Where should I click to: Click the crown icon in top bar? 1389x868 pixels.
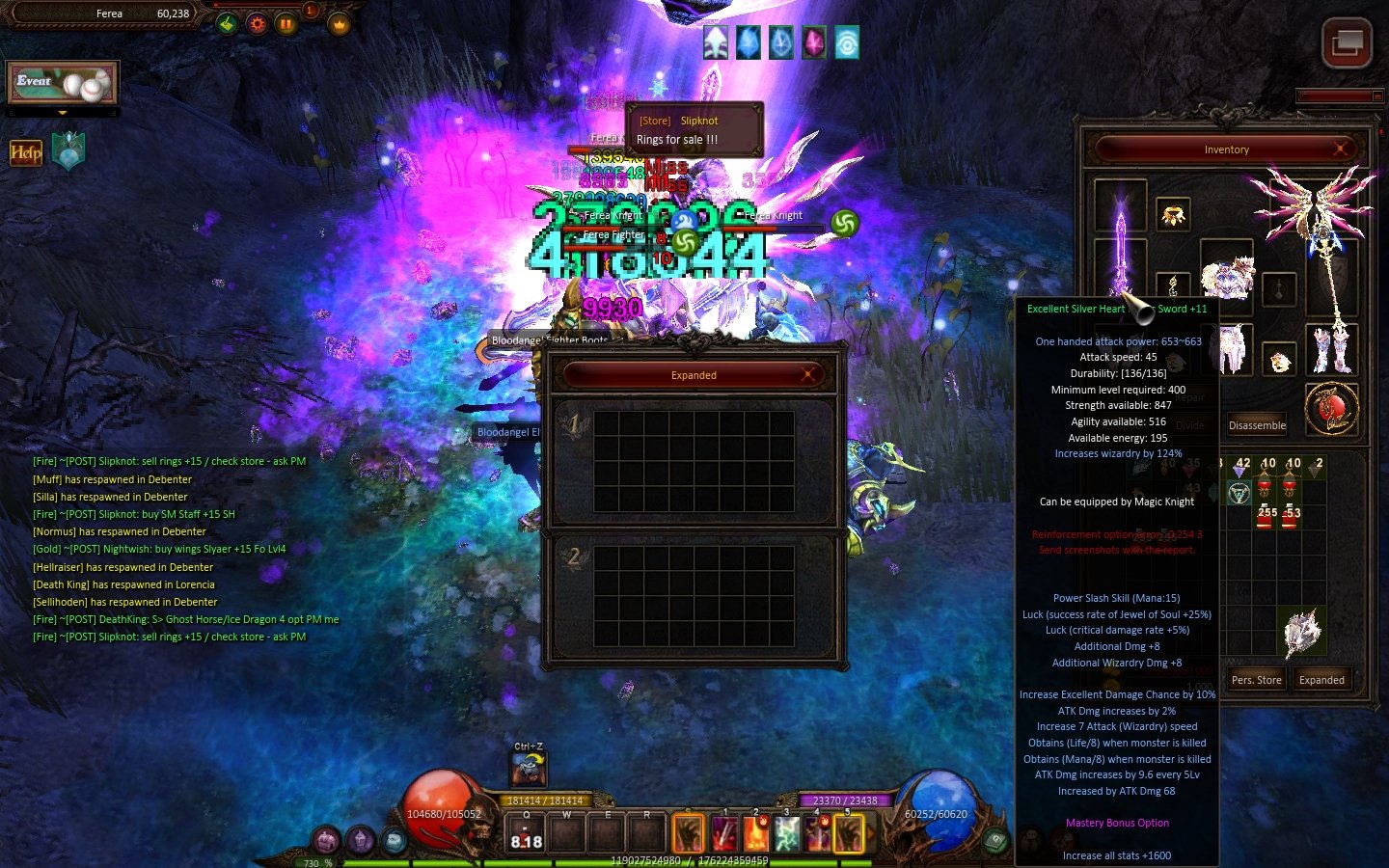(339, 24)
